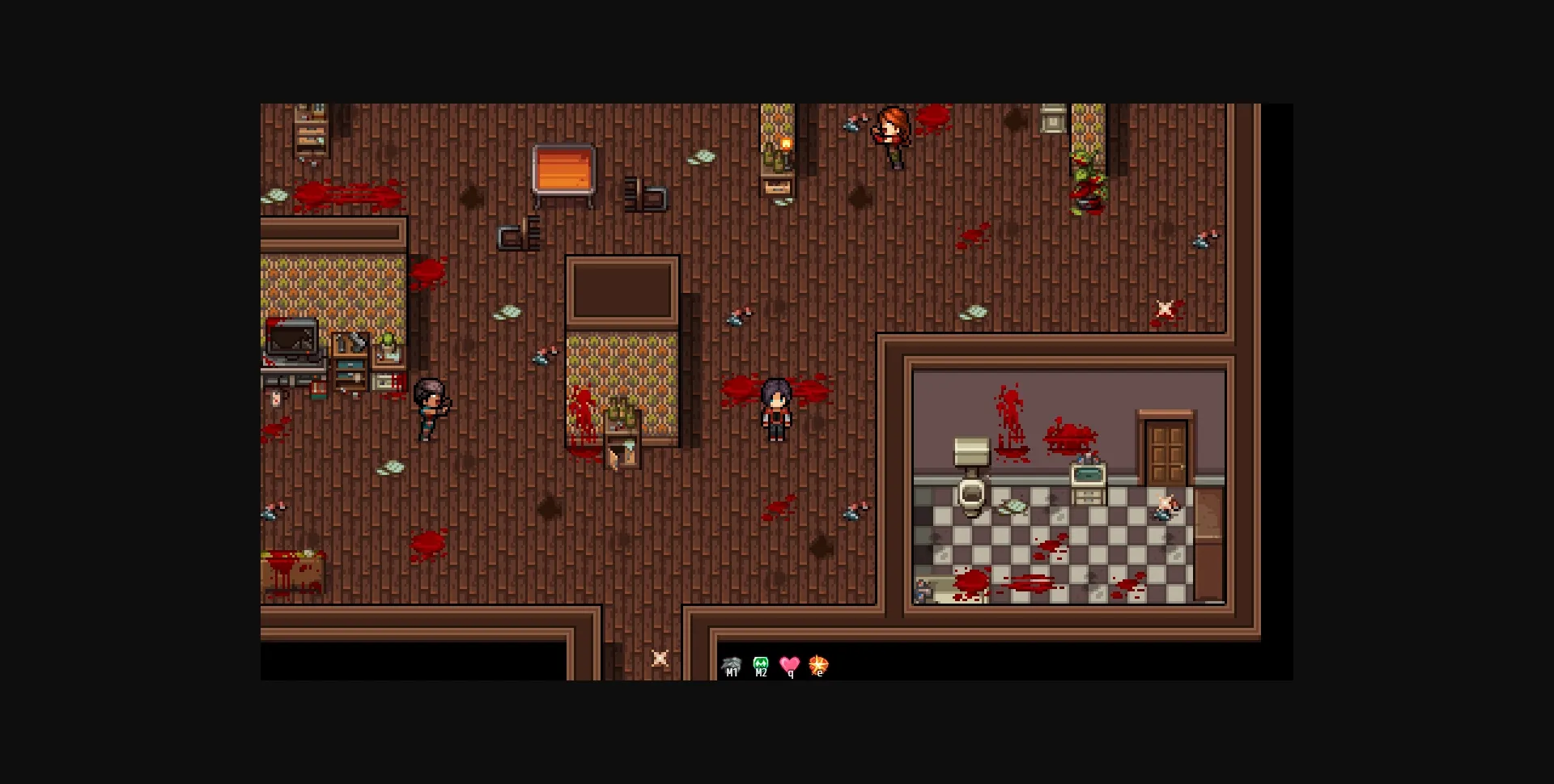The image size is (1554, 784).
Task: Click the picture frame on the top-right wall
Action: point(1053,121)
